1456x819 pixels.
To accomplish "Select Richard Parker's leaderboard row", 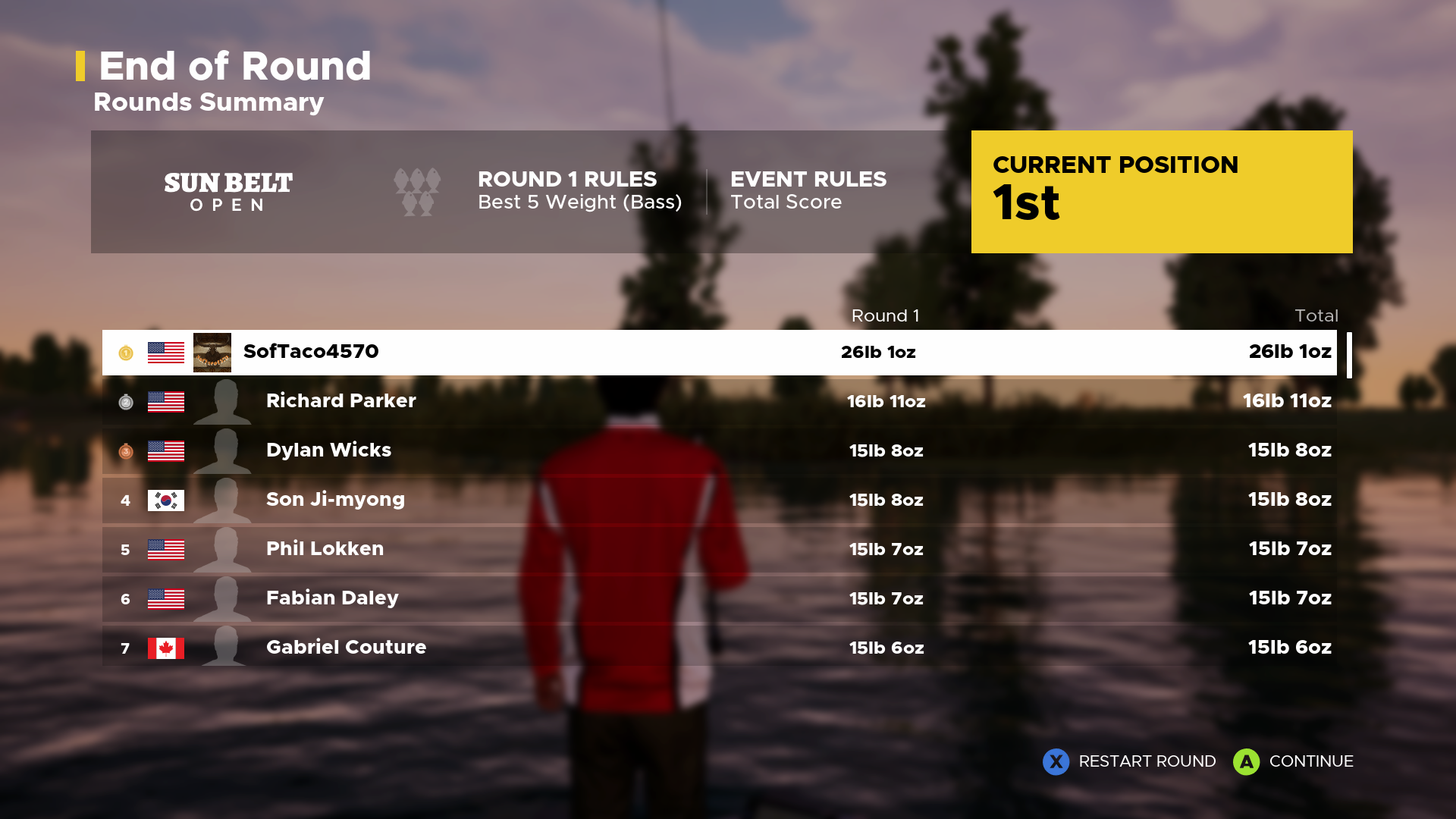I will [719, 402].
